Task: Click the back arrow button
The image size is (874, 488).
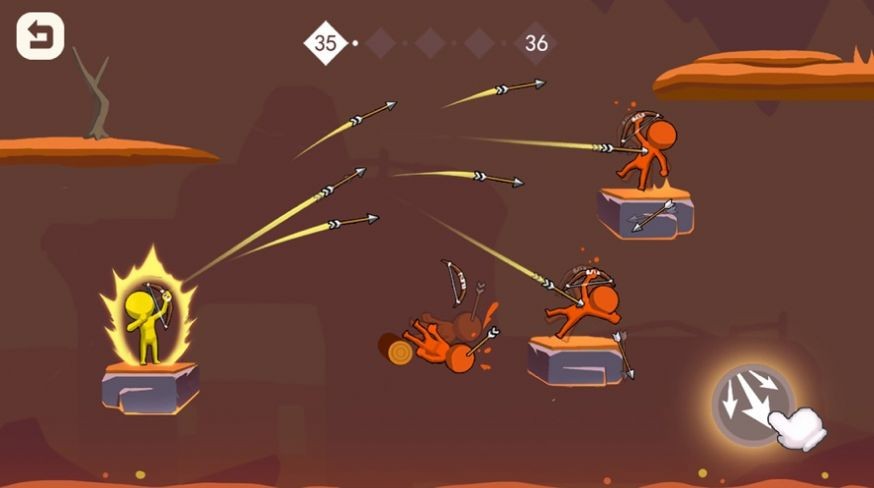Action: pos(40,37)
